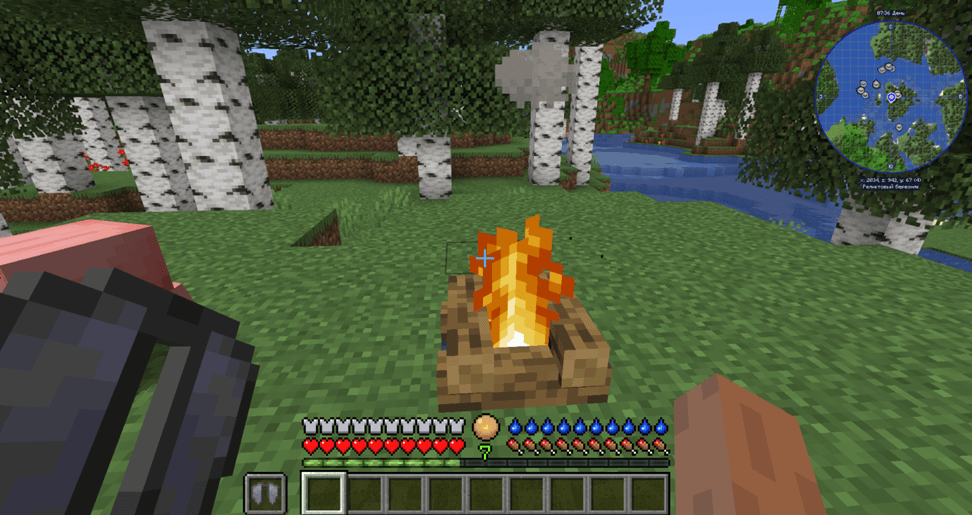Click the blue player marker on minimap

[891, 98]
